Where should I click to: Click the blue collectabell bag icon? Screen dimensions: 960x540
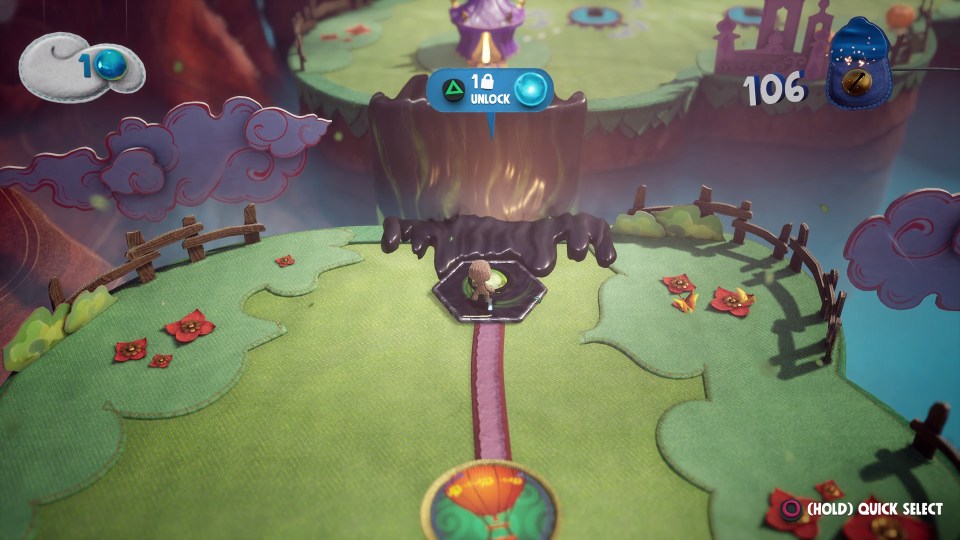pos(858,64)
